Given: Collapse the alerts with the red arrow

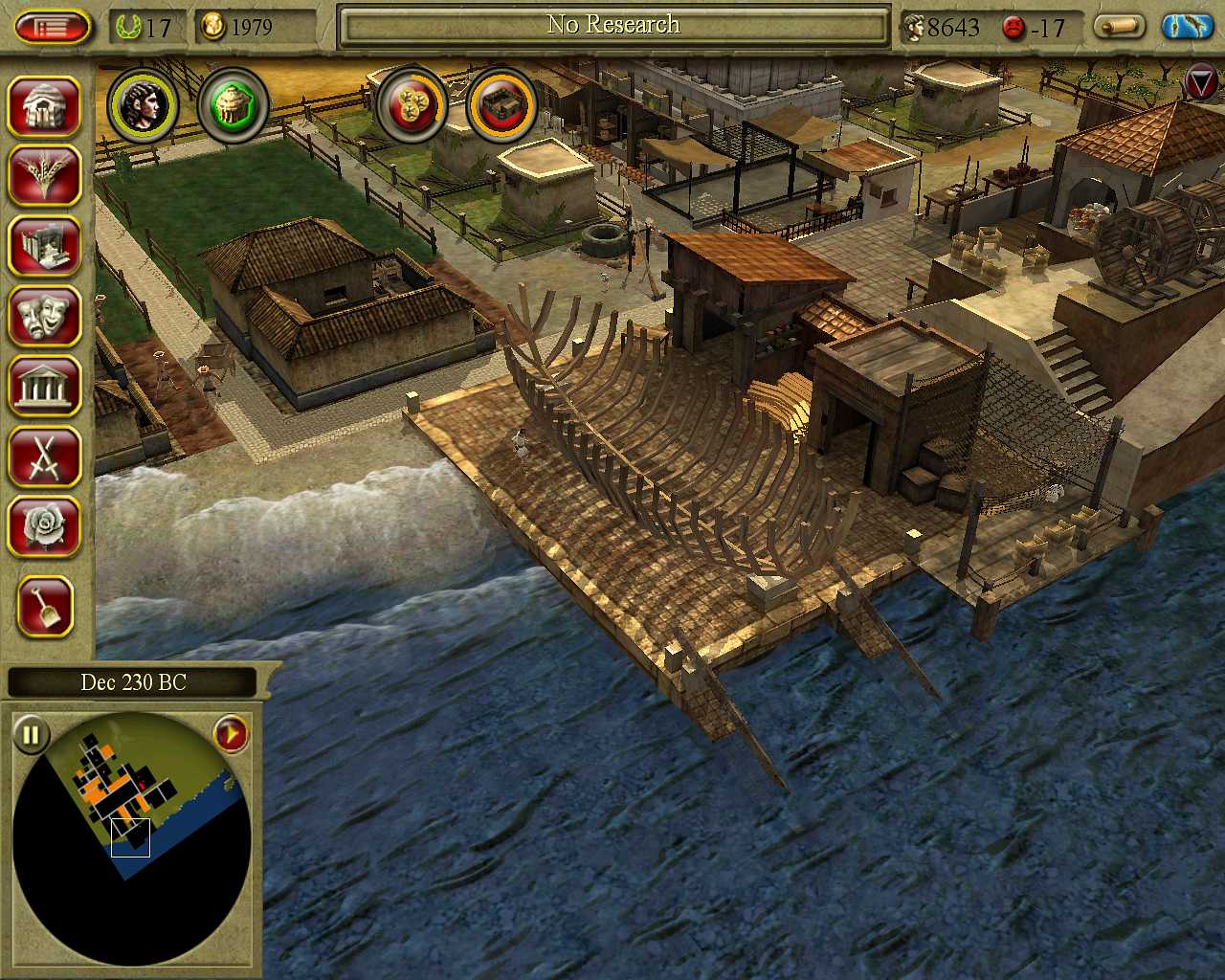Looking at the screenshot, I should tap(1202, 82).
